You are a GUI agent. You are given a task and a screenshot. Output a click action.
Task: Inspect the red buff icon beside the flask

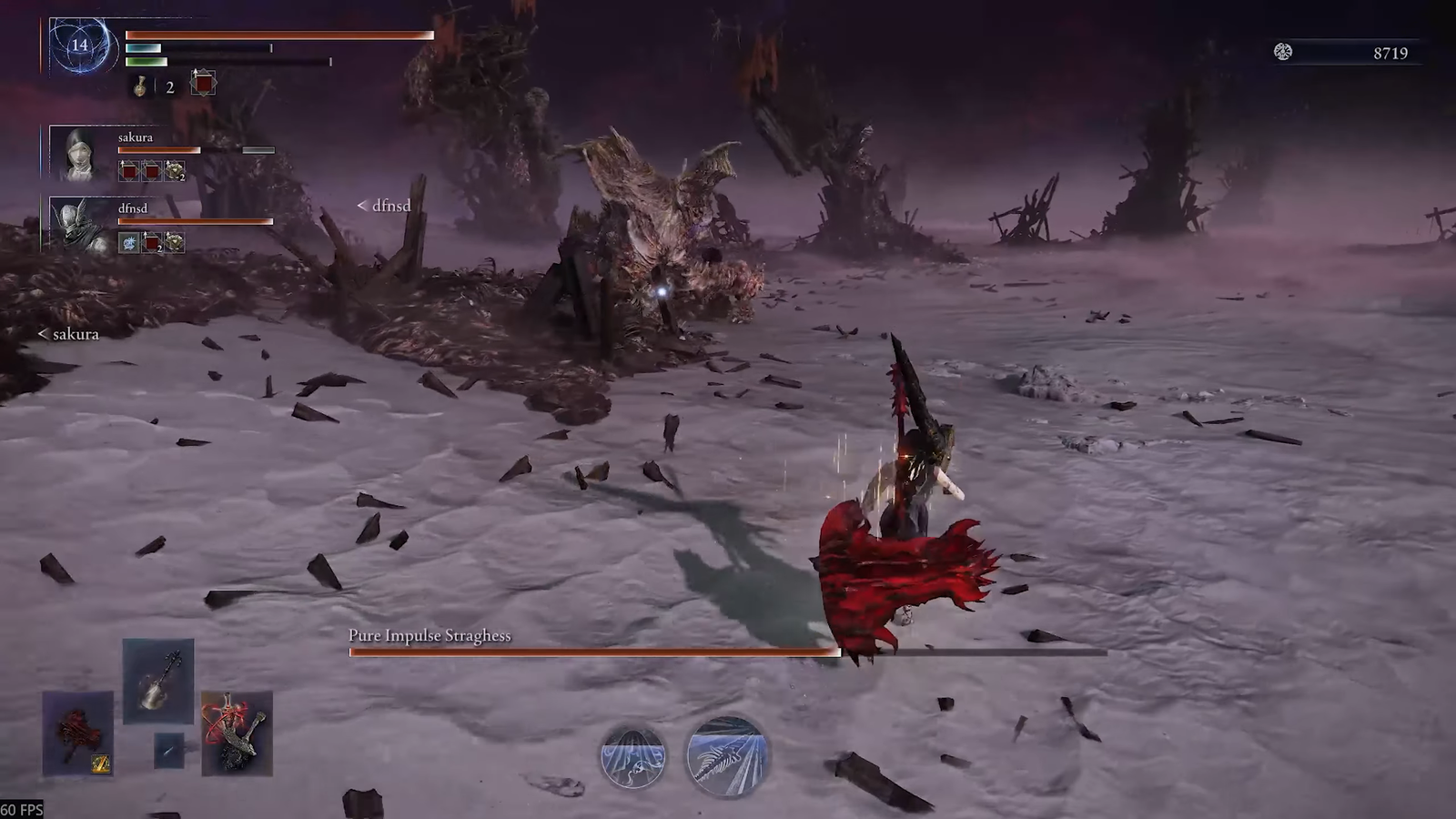pos(203,85)
